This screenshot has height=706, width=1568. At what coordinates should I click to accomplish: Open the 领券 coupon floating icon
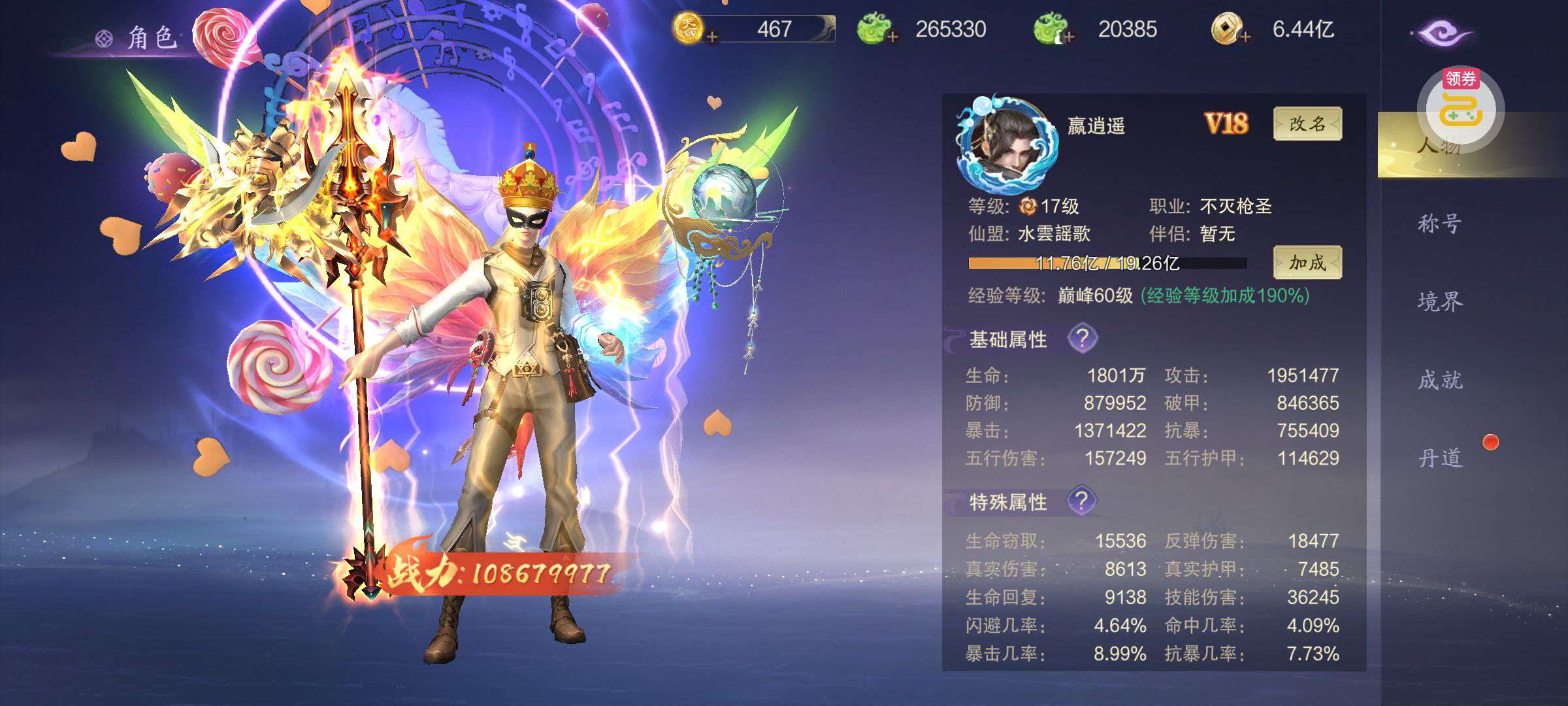1461,105
